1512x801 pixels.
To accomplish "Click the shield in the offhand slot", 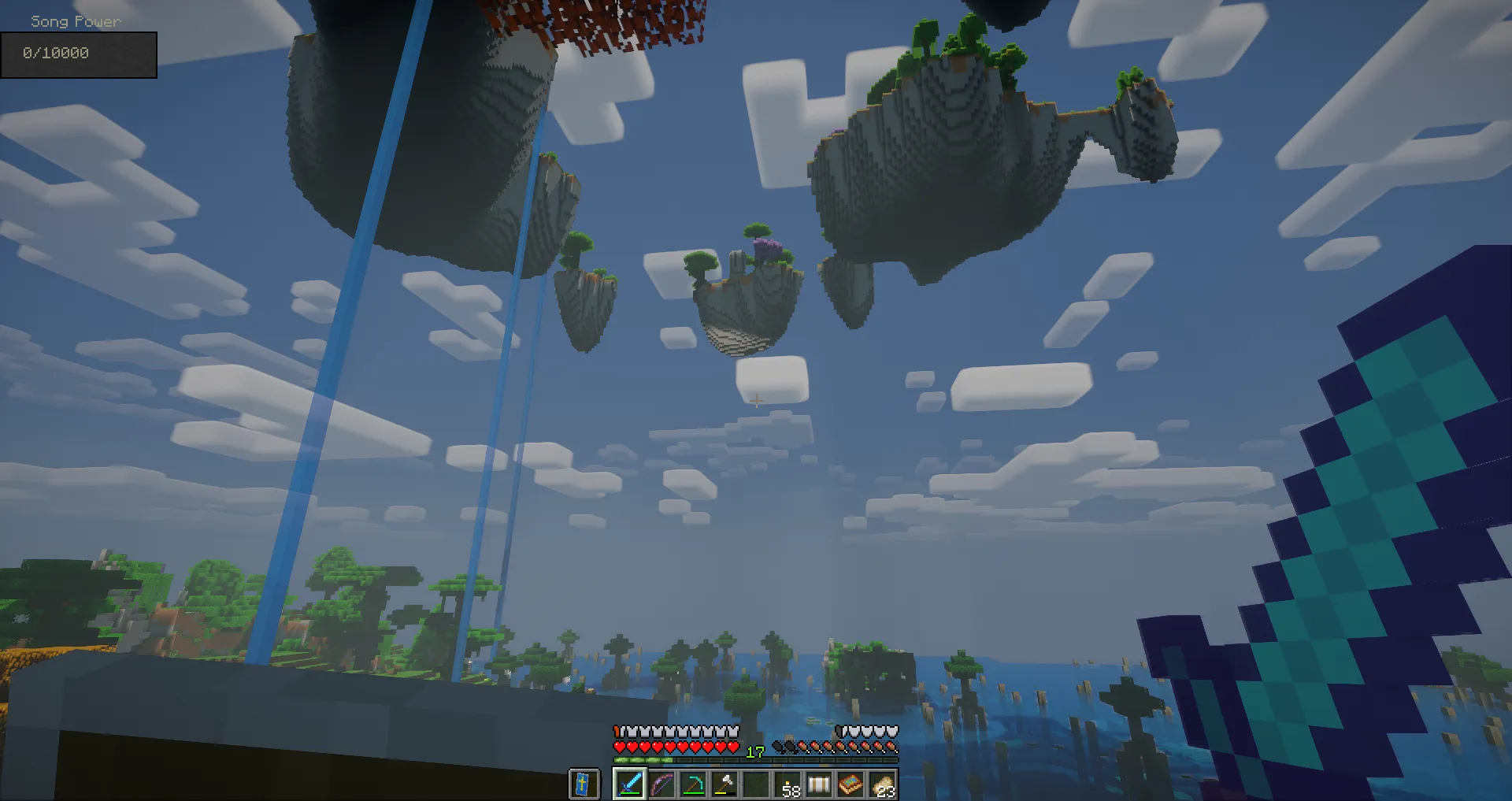I will 584,784.
